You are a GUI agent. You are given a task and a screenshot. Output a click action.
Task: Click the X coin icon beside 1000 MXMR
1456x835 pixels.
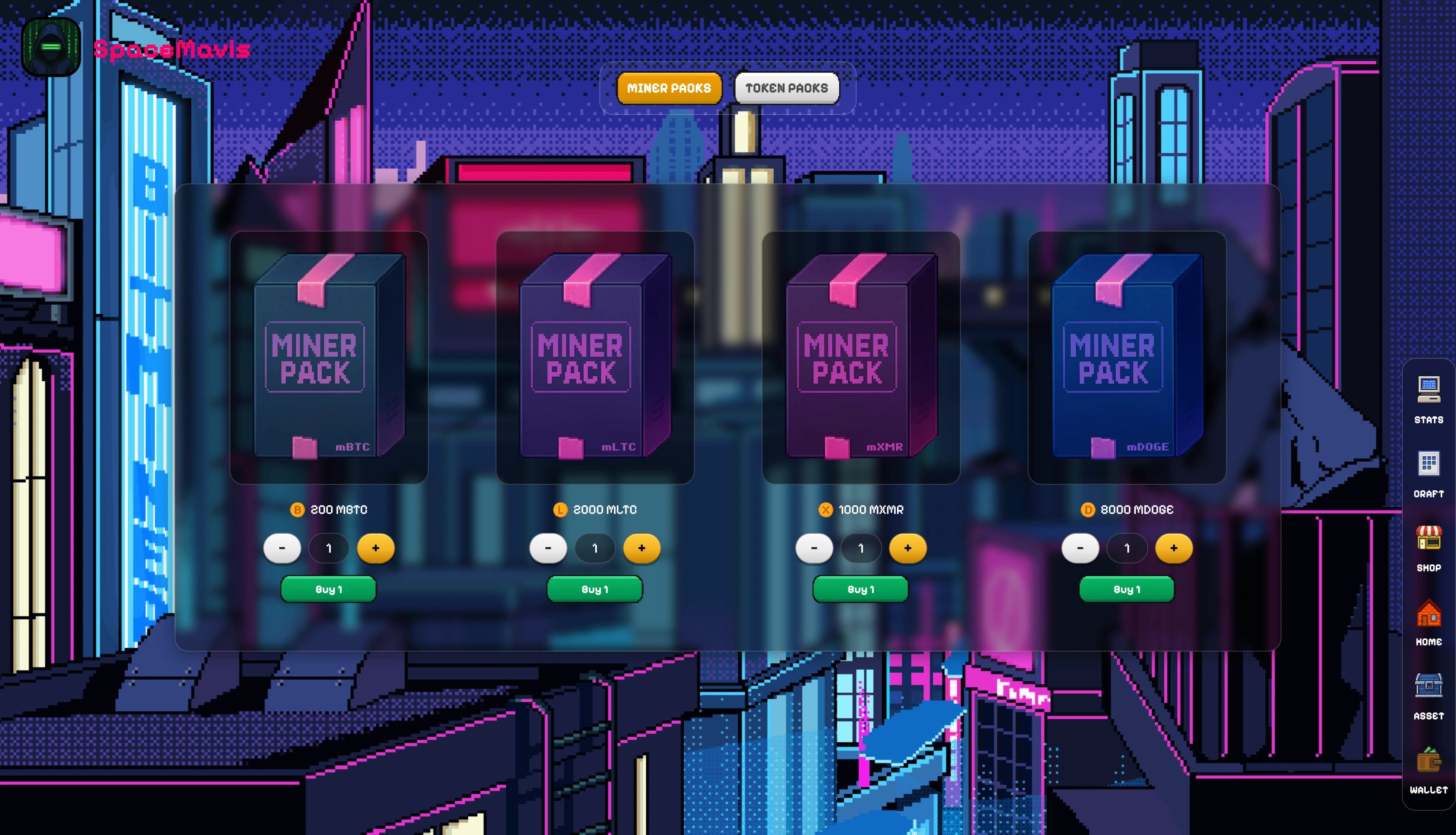pyautogui.click(x=825, y=509)
